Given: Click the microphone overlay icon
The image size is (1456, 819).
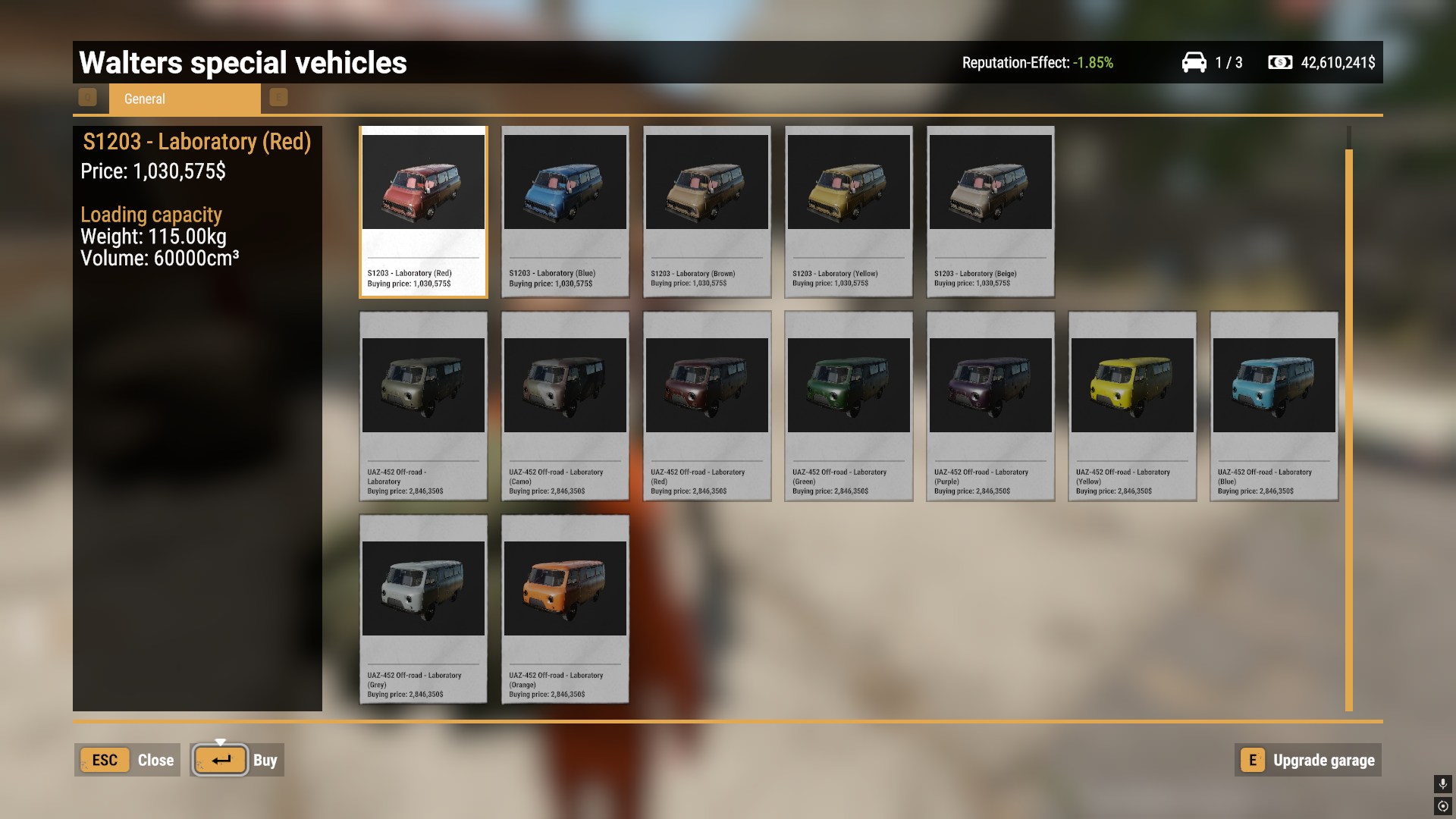Looking at the screenshot, I should 1442,783.
